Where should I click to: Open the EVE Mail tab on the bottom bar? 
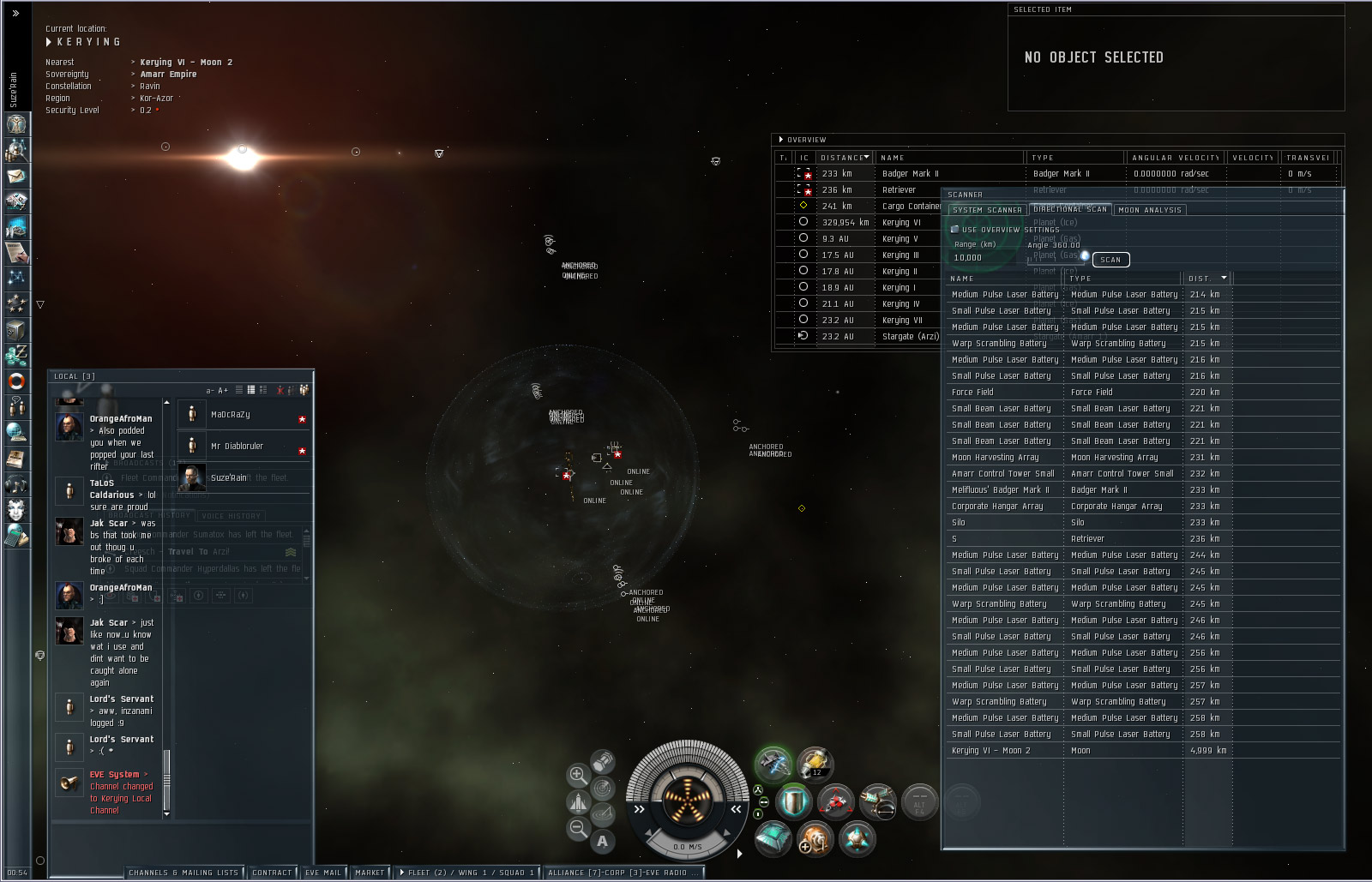(323, 873)
